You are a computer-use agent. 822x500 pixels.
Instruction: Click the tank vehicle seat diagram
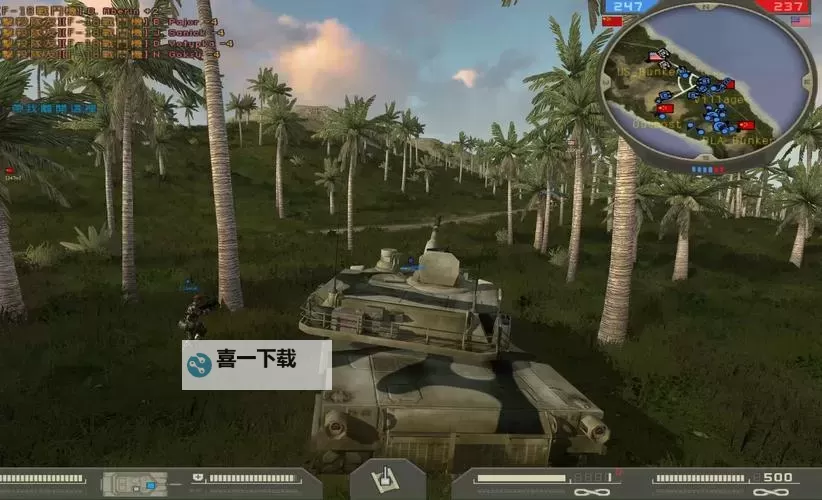[x=134, y=484]
